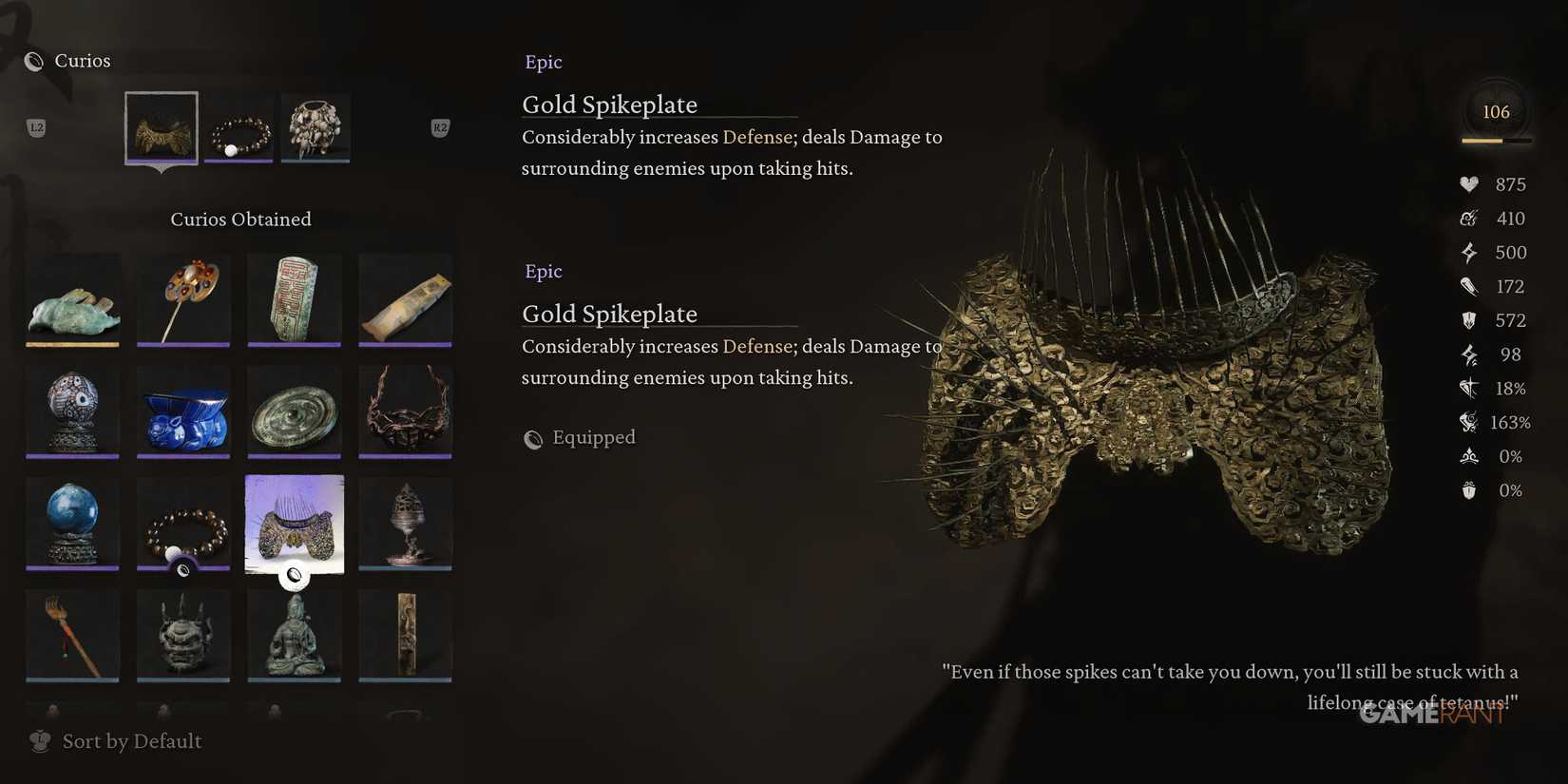The height and width of the screenshot is (784, 1568).
Task: Select the blue orb curio thumbnail
Action: [73, 523]
